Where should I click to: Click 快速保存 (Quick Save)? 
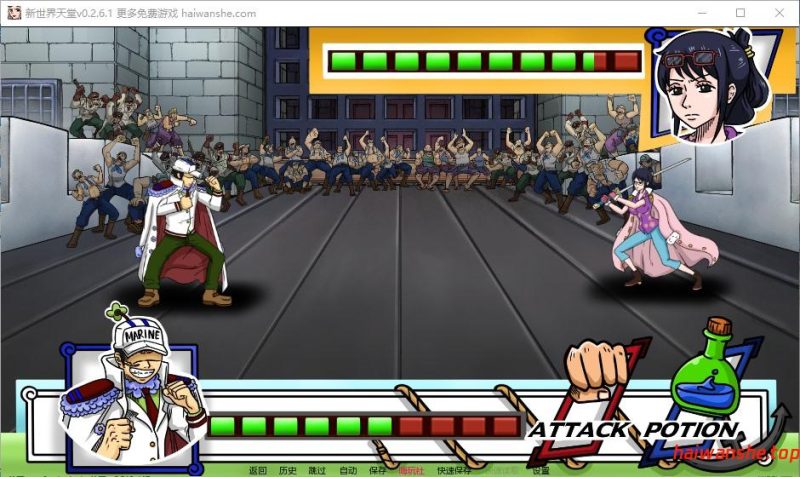(x=455, y=470)
